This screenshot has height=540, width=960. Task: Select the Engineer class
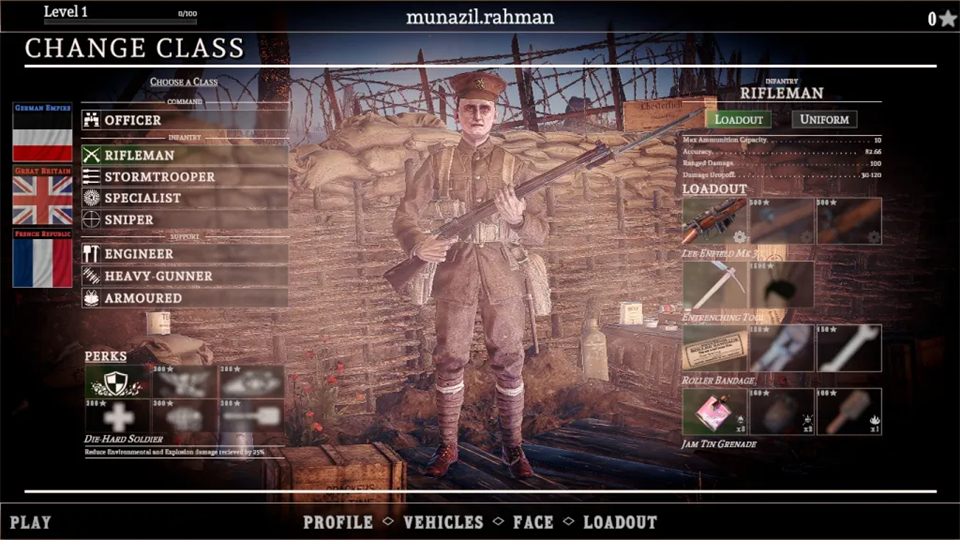(185, 254)
